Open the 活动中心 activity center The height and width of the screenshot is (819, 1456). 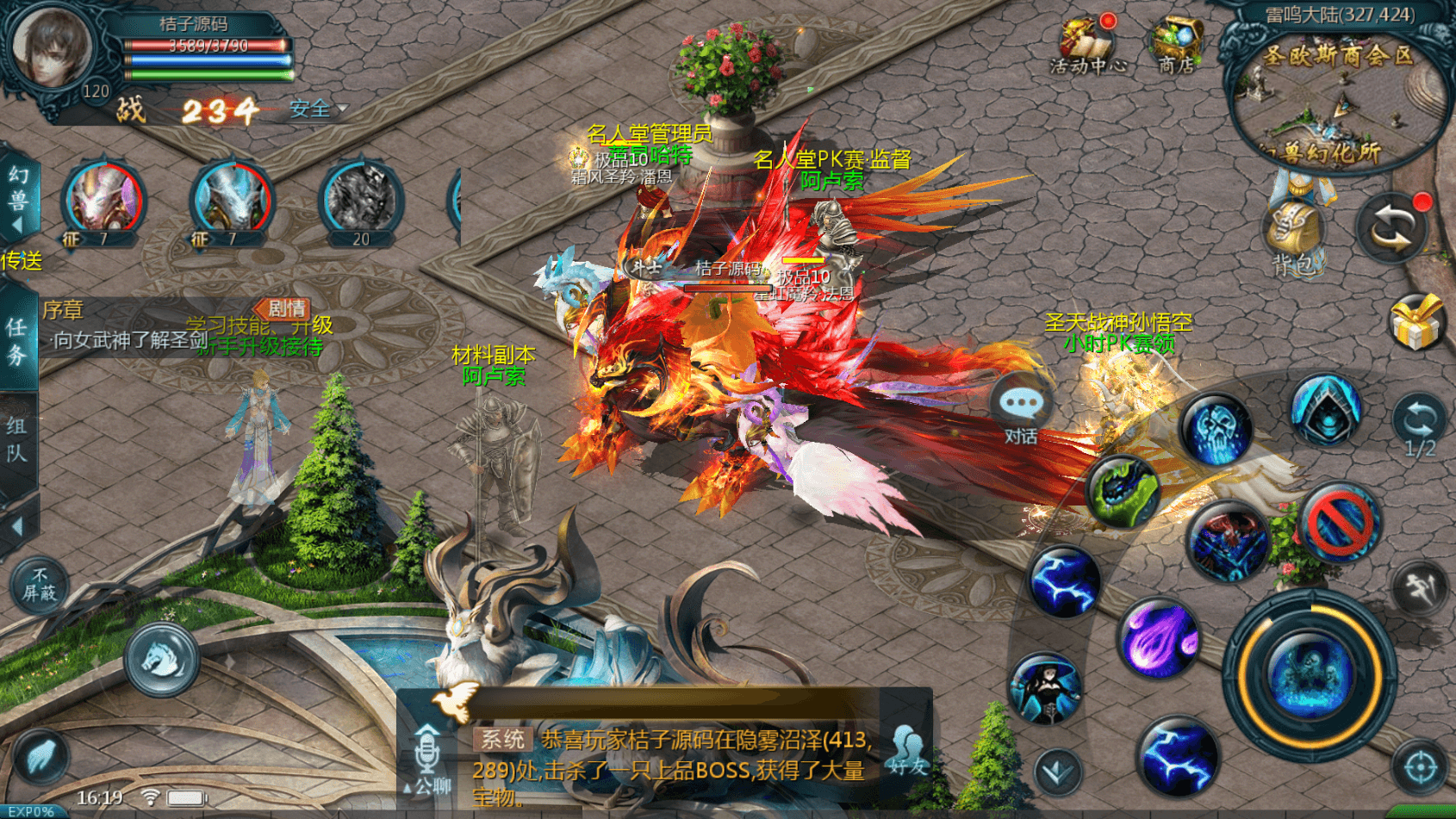(x=1087, y=43)
